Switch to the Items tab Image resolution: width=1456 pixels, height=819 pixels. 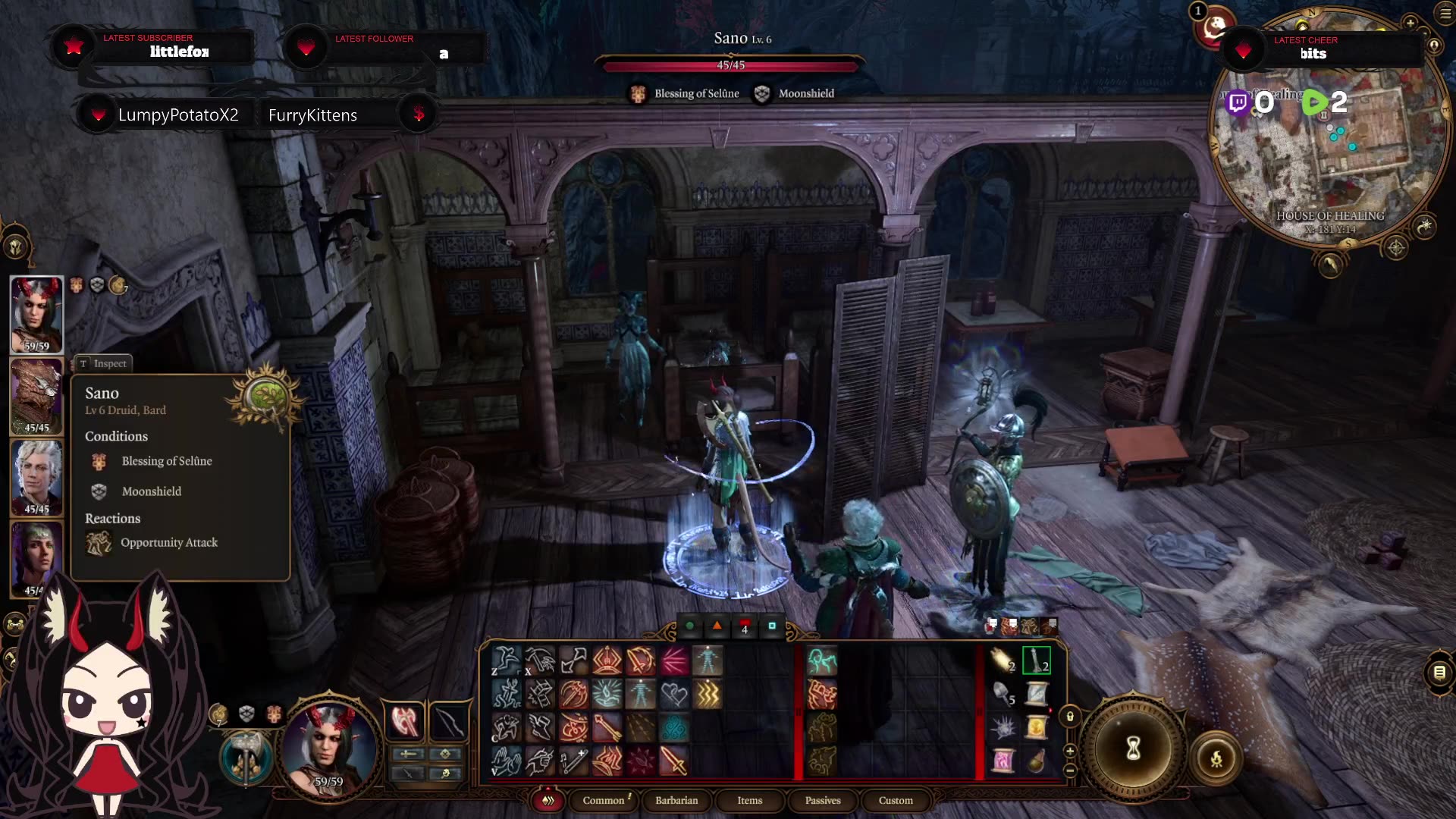(x=750, y=800)
